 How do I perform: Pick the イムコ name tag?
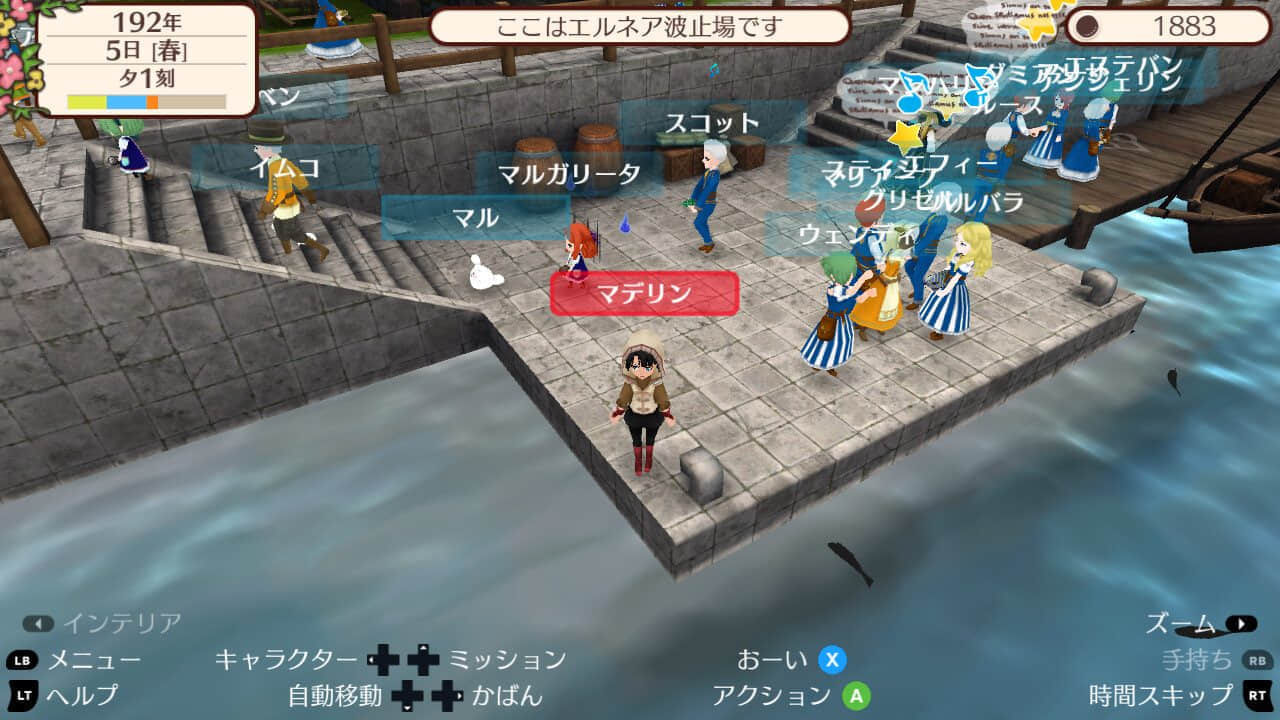(x=285, y=167)
